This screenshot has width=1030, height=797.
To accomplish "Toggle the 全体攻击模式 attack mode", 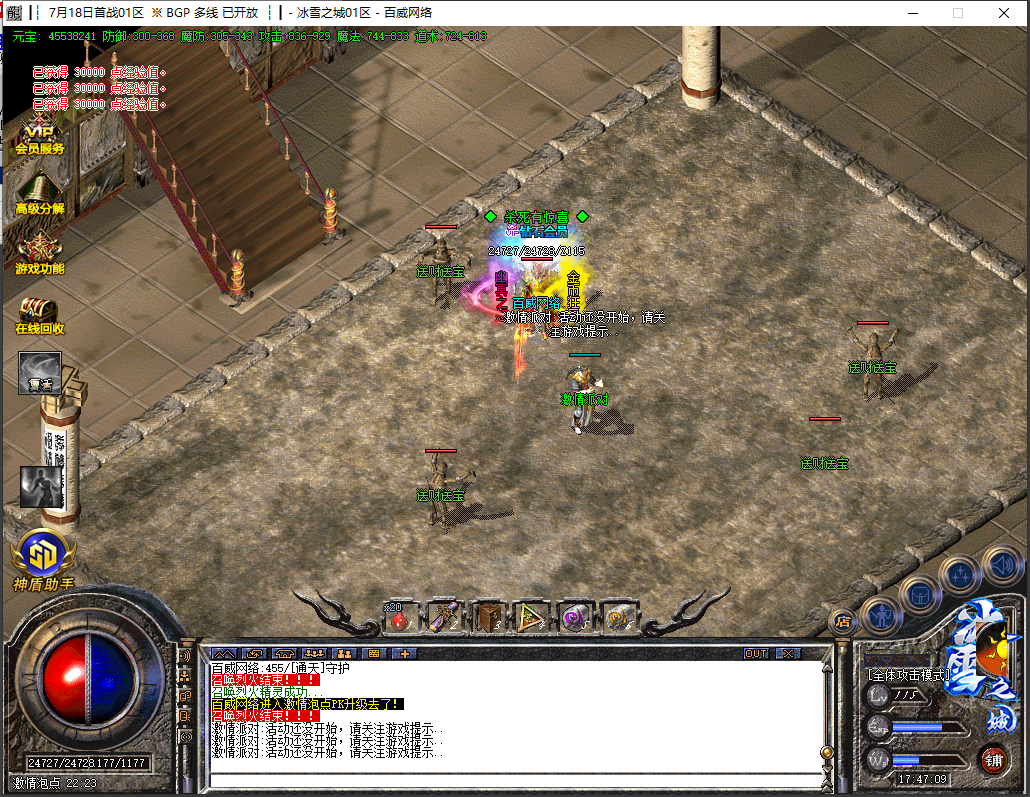I will click(x=907, y=675).
